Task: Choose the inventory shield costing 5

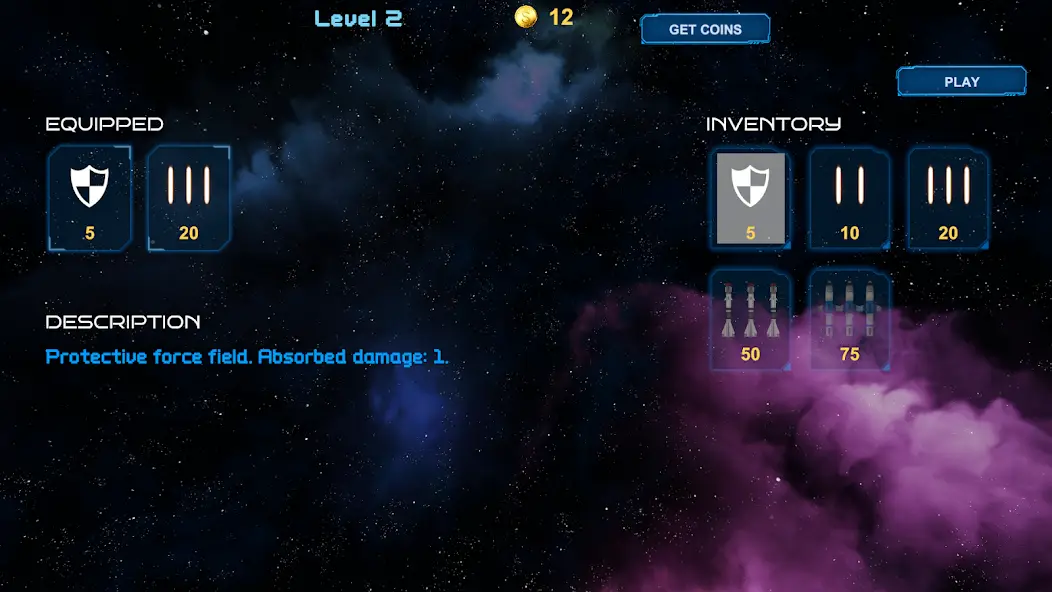Action: point(750,198)
